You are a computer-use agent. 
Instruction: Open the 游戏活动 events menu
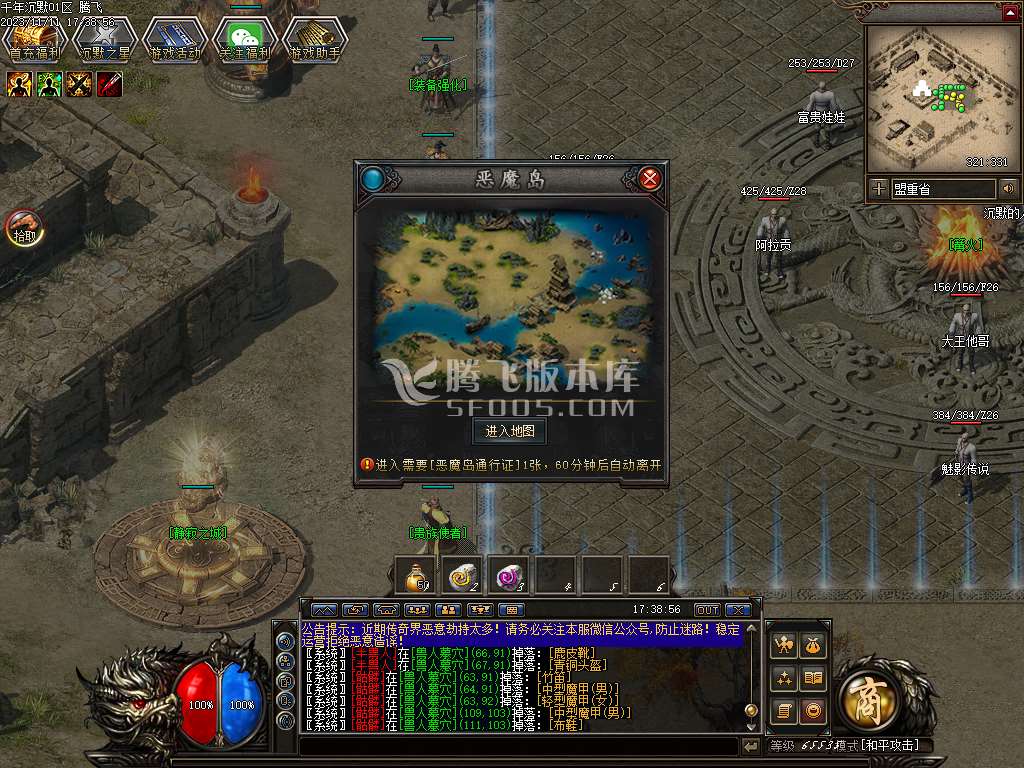(175, 40)
